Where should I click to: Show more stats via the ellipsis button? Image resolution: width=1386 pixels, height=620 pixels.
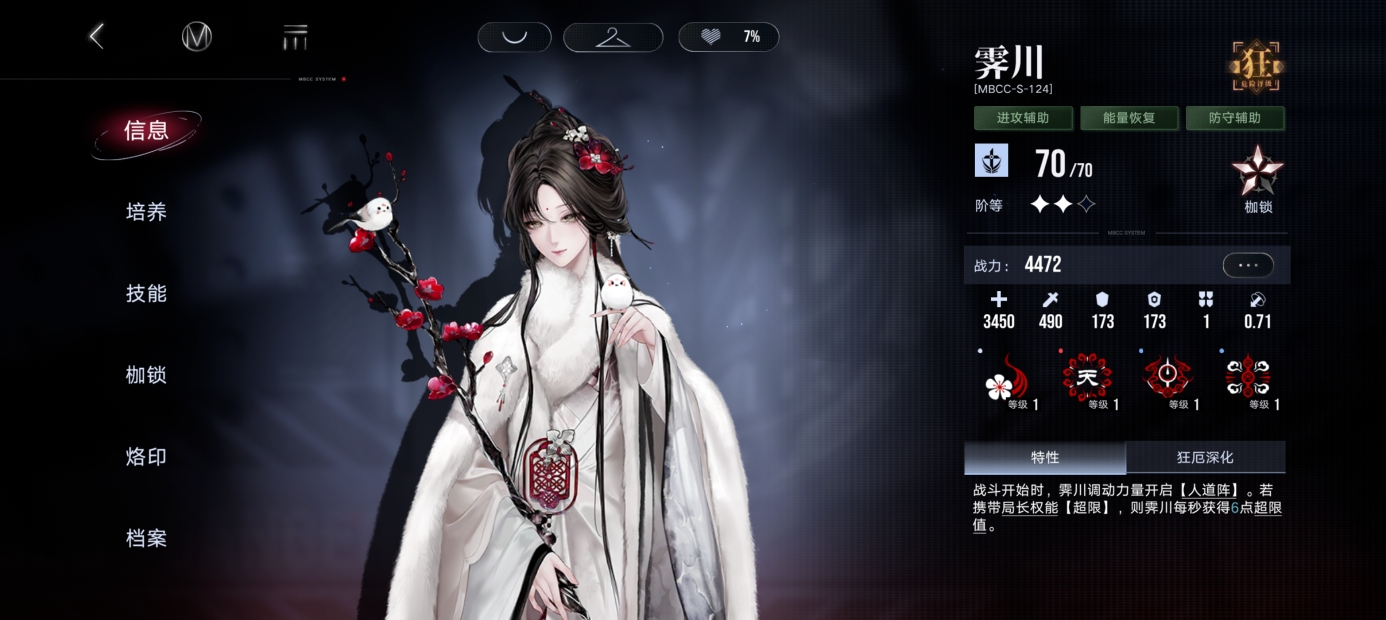click(x=1248, y=265)
